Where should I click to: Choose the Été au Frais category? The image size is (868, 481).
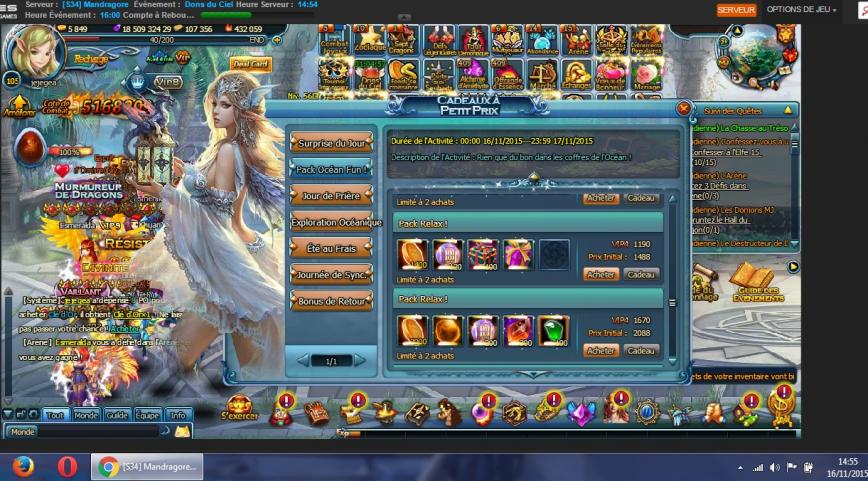(330, 248)
